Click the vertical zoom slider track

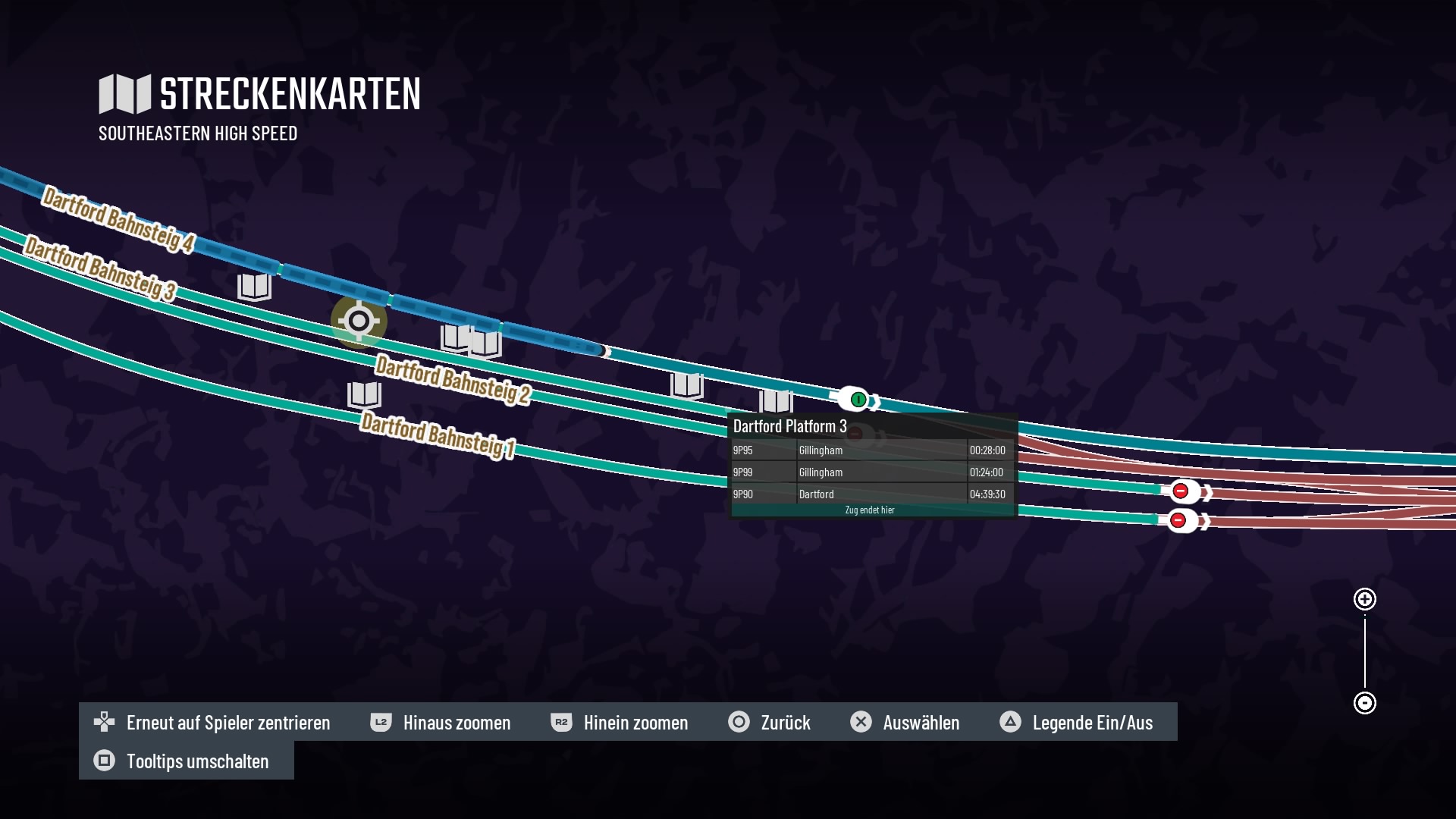pyautogui.click(x=1365, y=651)
